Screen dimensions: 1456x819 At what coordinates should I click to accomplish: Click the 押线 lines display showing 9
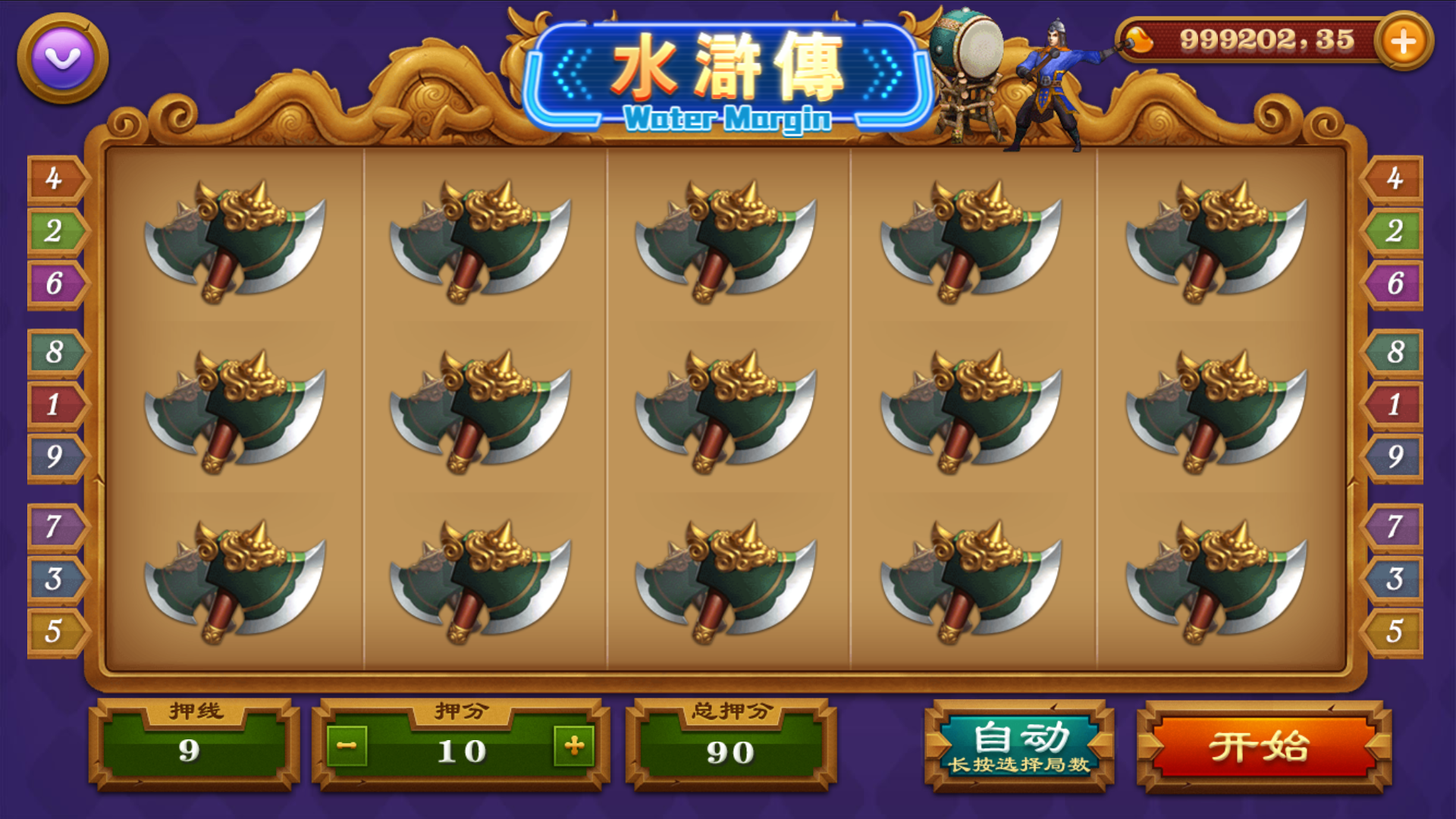[191, 749]
